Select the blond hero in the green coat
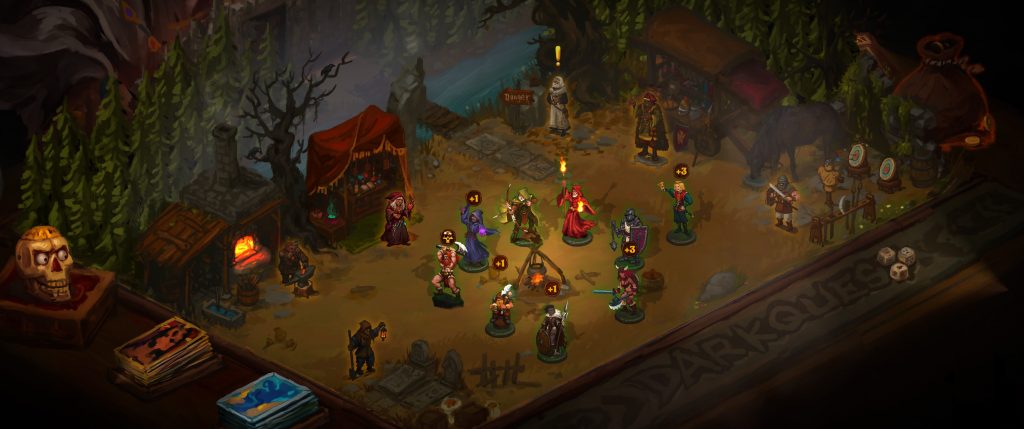 click(x=680, y=209)
